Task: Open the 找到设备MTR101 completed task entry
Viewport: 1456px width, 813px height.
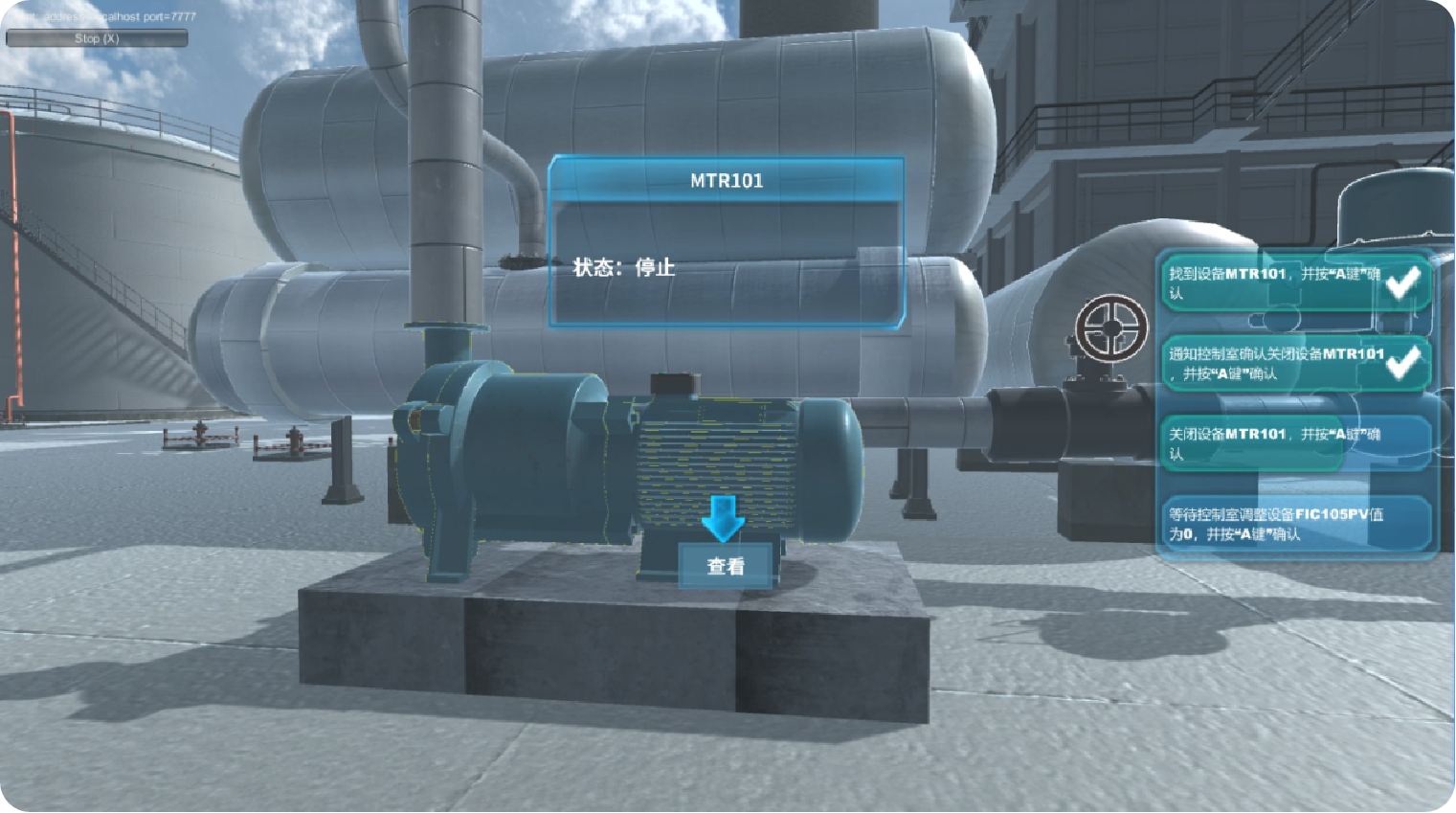Action: pyautogui.click(x=1294, y=283)
